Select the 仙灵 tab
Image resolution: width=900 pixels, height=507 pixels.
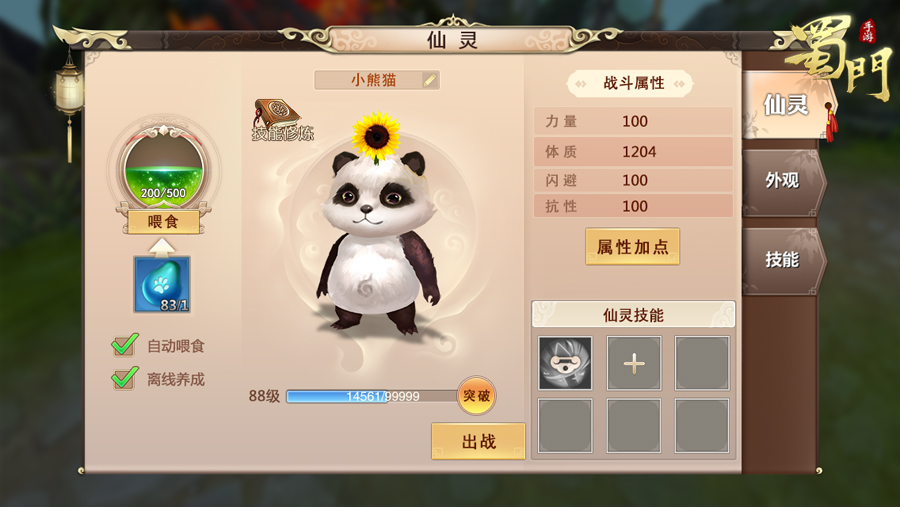[x=785, y=104]
